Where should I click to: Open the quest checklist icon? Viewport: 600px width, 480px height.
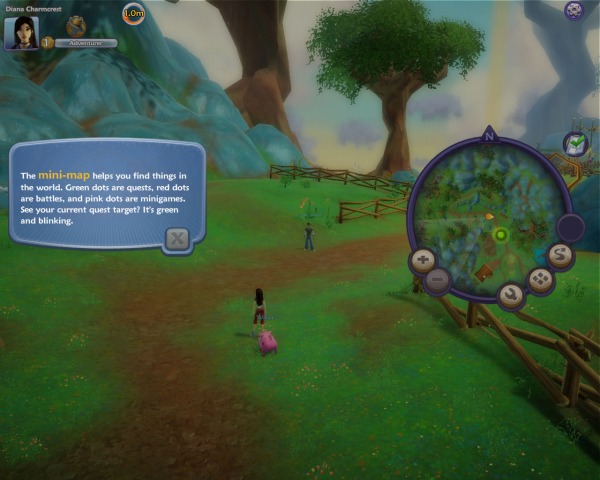click(575, 145)
